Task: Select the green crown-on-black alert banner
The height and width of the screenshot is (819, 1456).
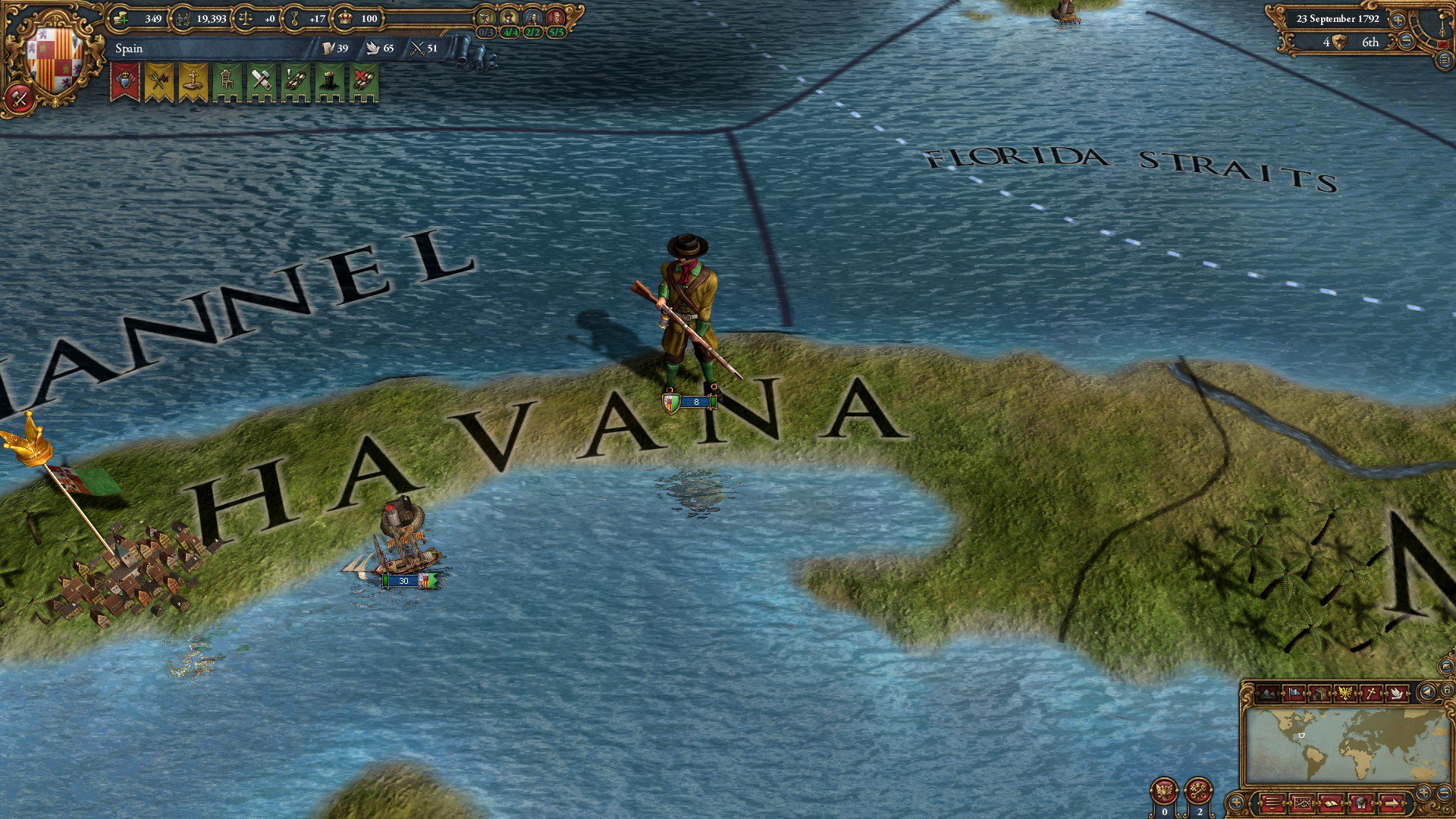Action: tap(330, 82)
